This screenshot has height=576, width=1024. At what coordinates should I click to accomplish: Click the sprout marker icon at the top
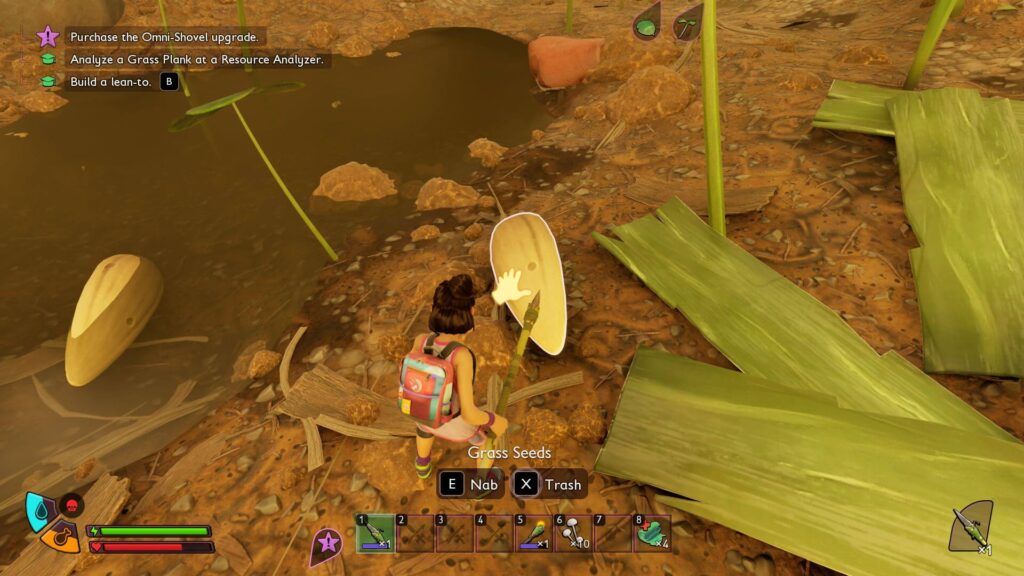tap(686, 22)
